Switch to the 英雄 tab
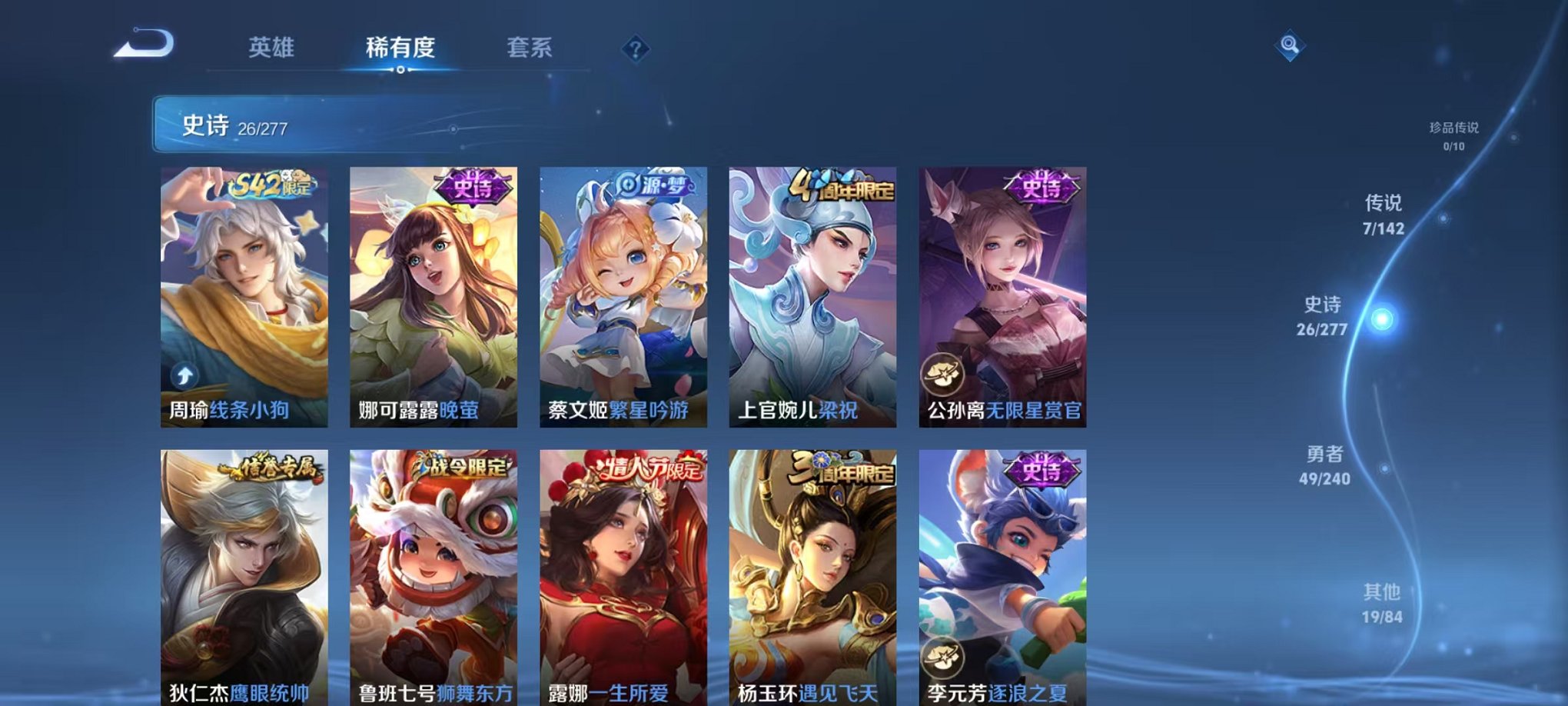 pos(271,46)
